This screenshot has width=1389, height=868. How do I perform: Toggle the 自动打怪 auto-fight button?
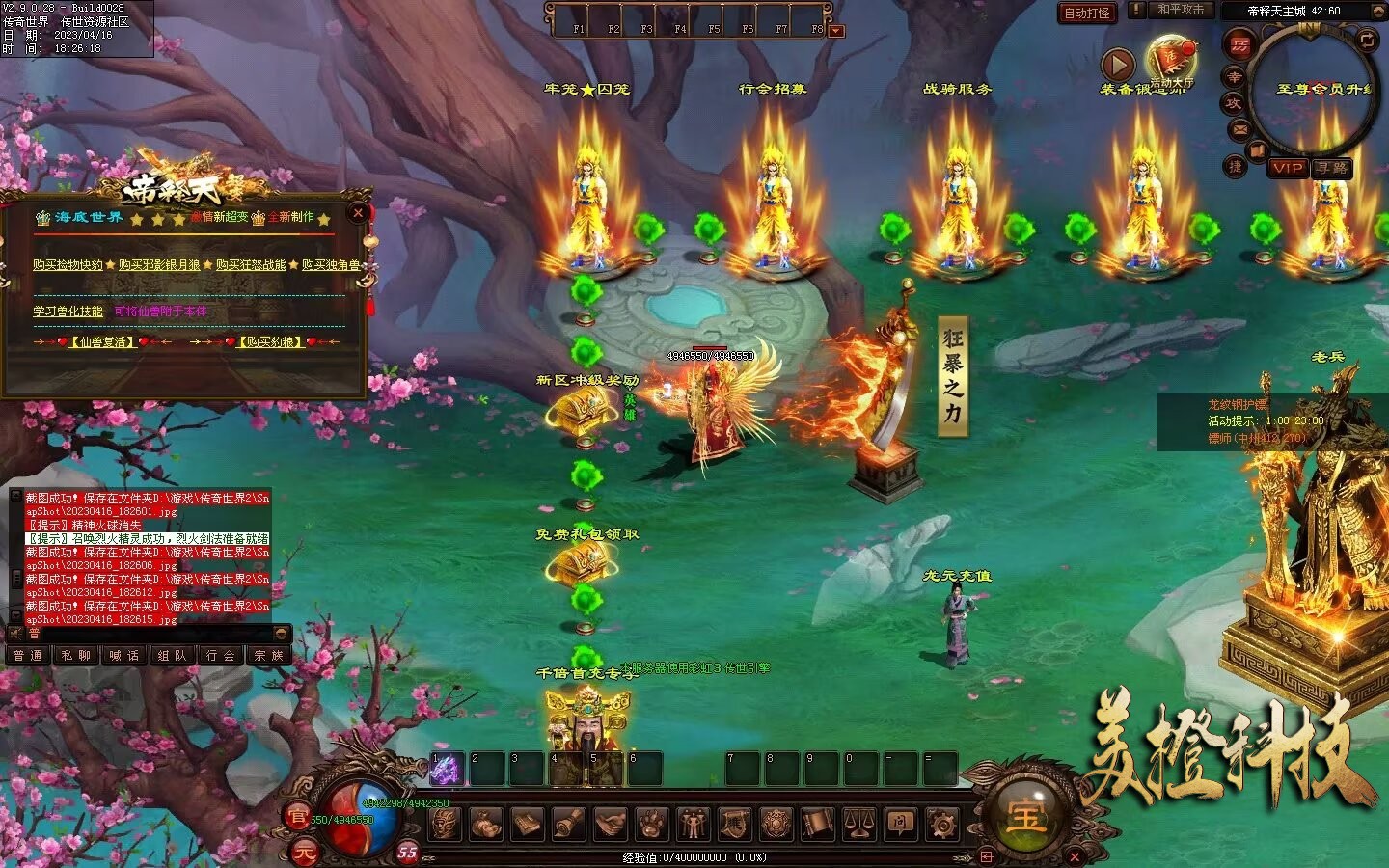click(x=1087, y=13)
